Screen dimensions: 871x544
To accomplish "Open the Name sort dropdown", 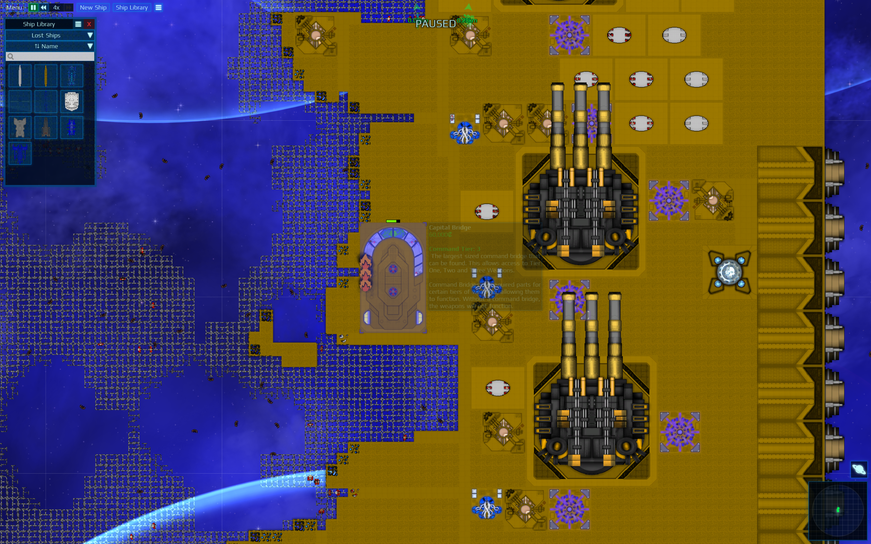I will [50, 46].
